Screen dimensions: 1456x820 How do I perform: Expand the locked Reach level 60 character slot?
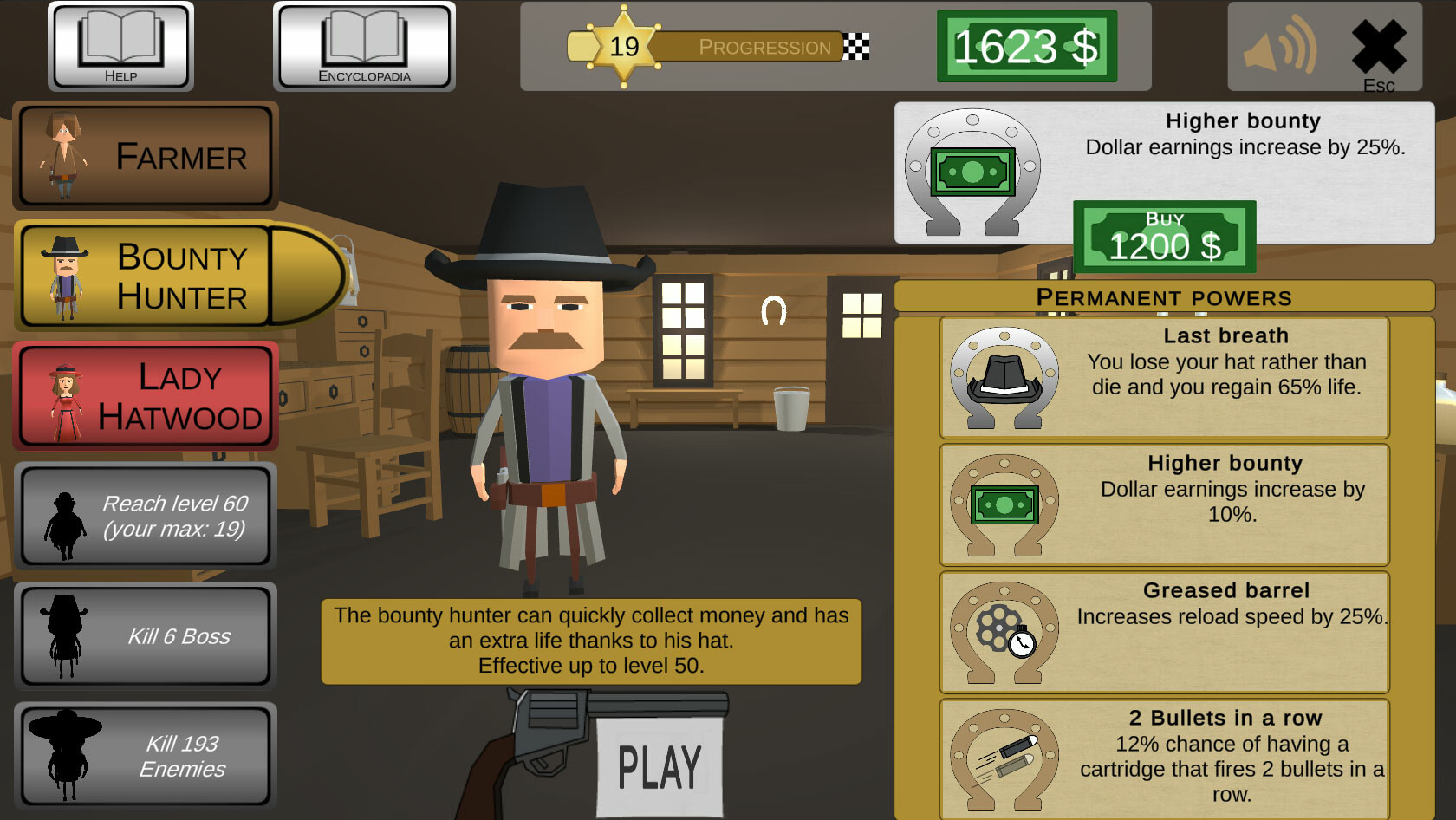(145, 517)
